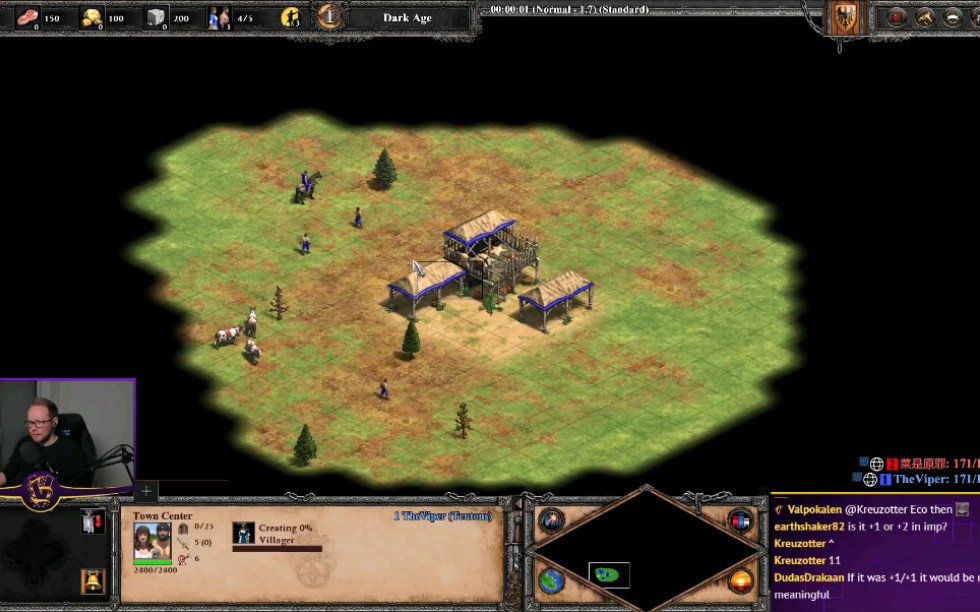
Task: Click the red round top menu button
Action: pos(896,17)
